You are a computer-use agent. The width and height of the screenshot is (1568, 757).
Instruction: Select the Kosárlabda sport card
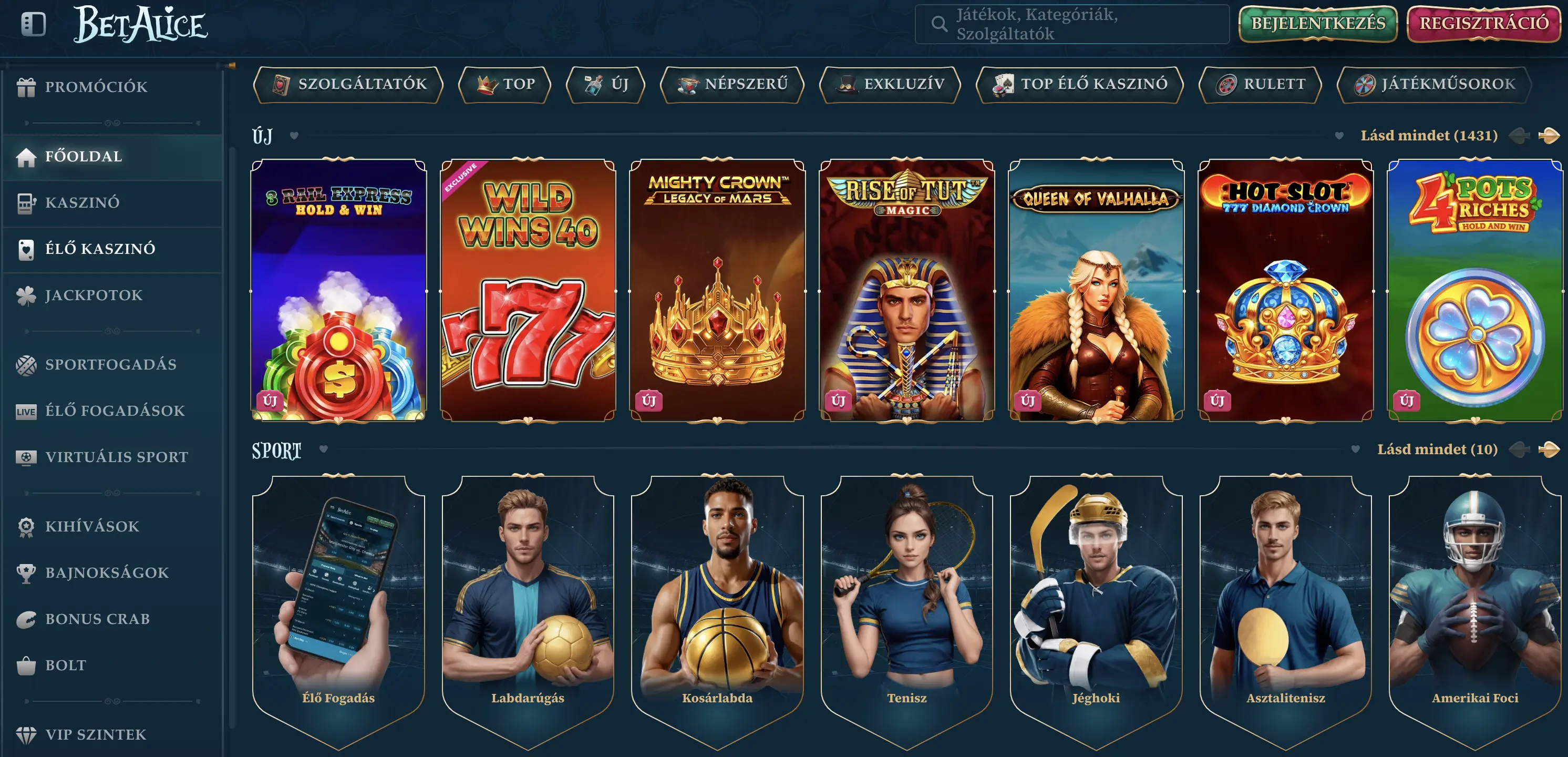[x=717, y=609]
